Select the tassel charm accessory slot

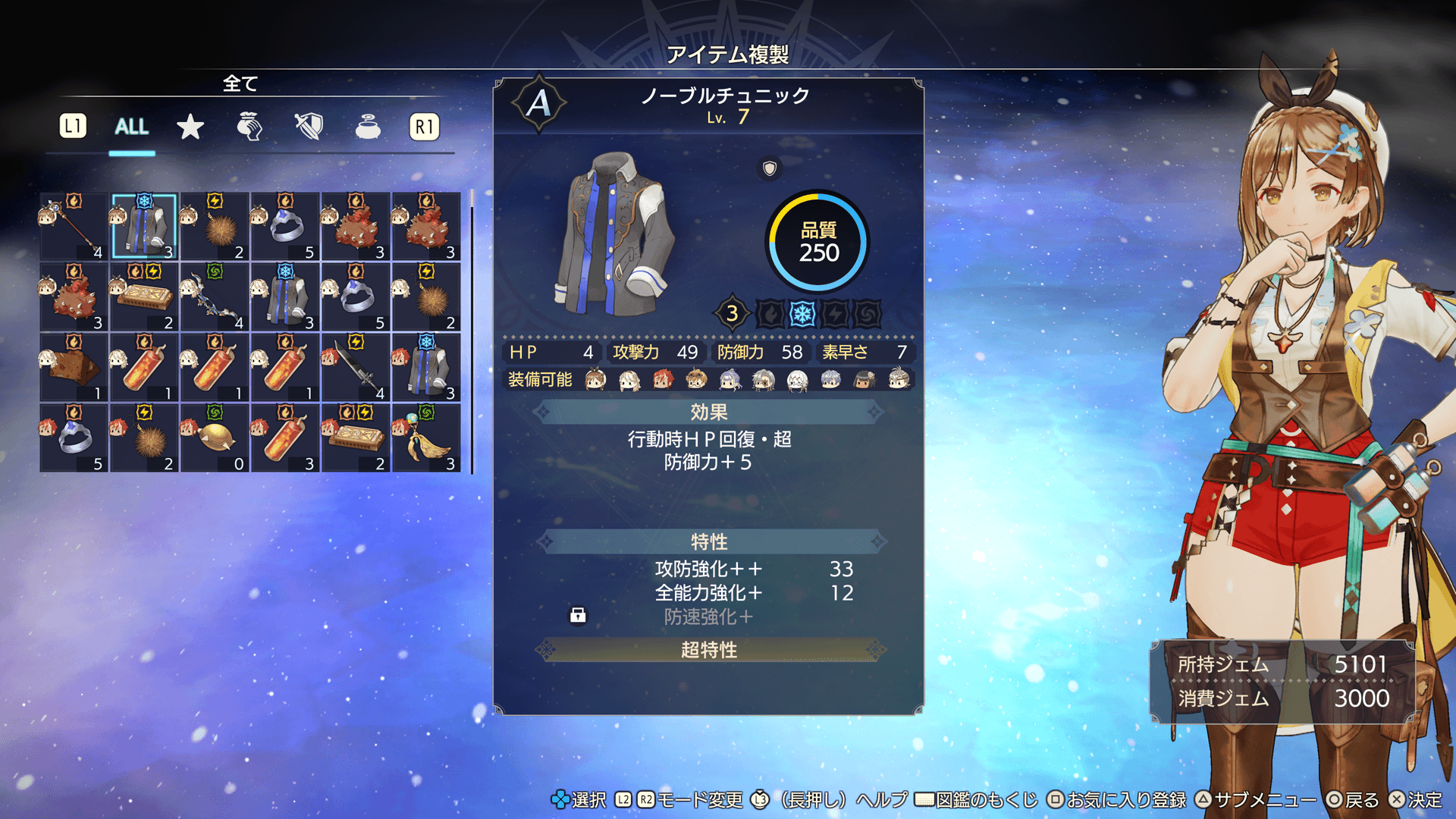pos(426,438)
